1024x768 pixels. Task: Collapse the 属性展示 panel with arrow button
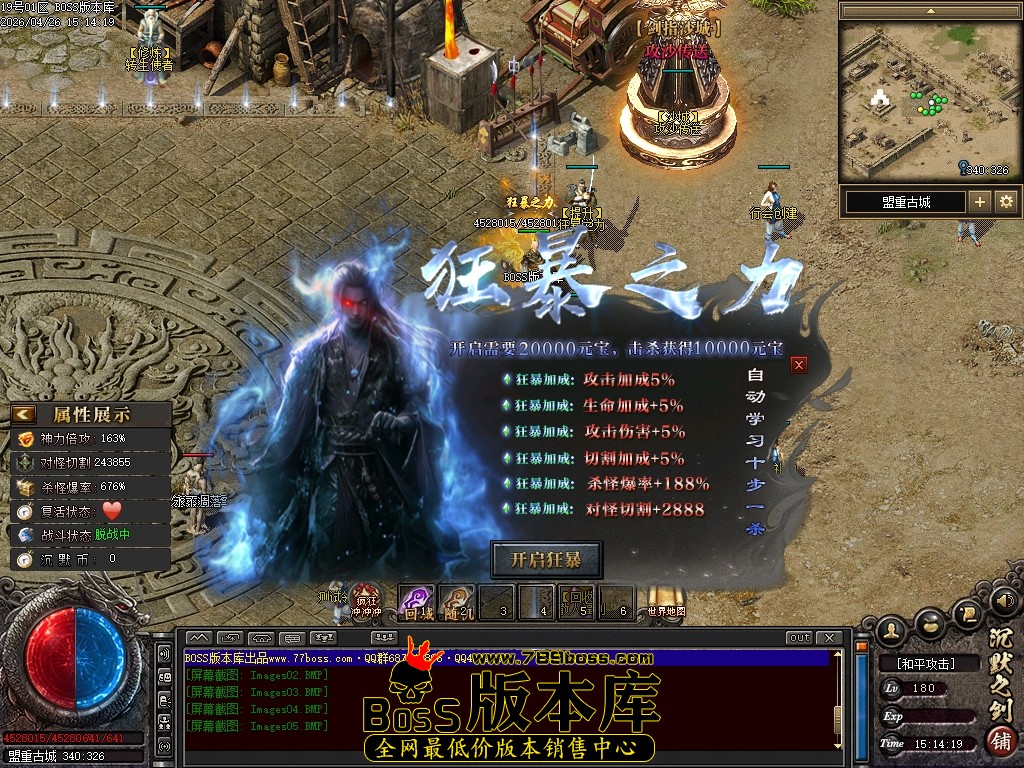tap(24, 414)
